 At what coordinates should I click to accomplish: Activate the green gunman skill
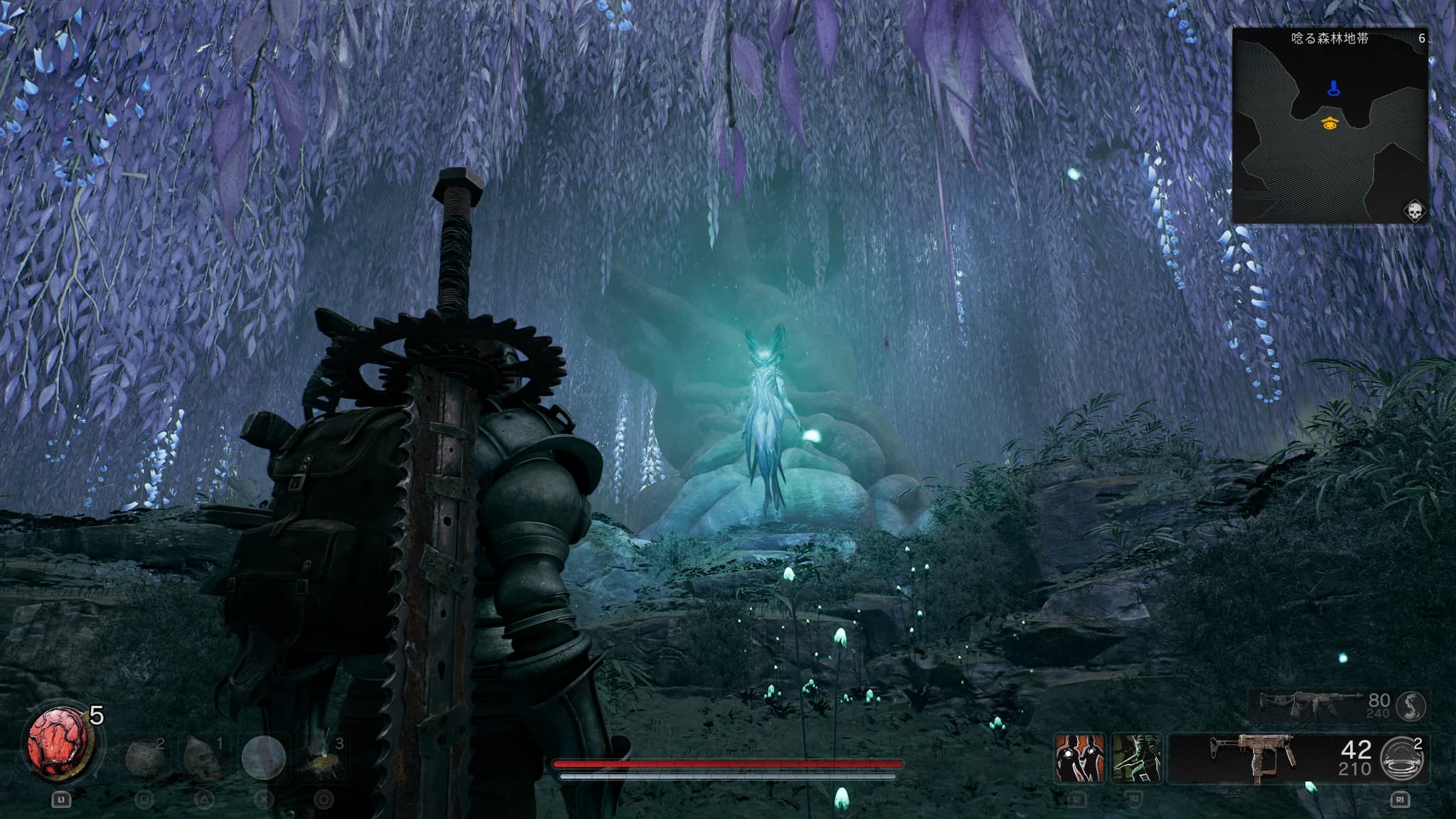[1136, 759]
